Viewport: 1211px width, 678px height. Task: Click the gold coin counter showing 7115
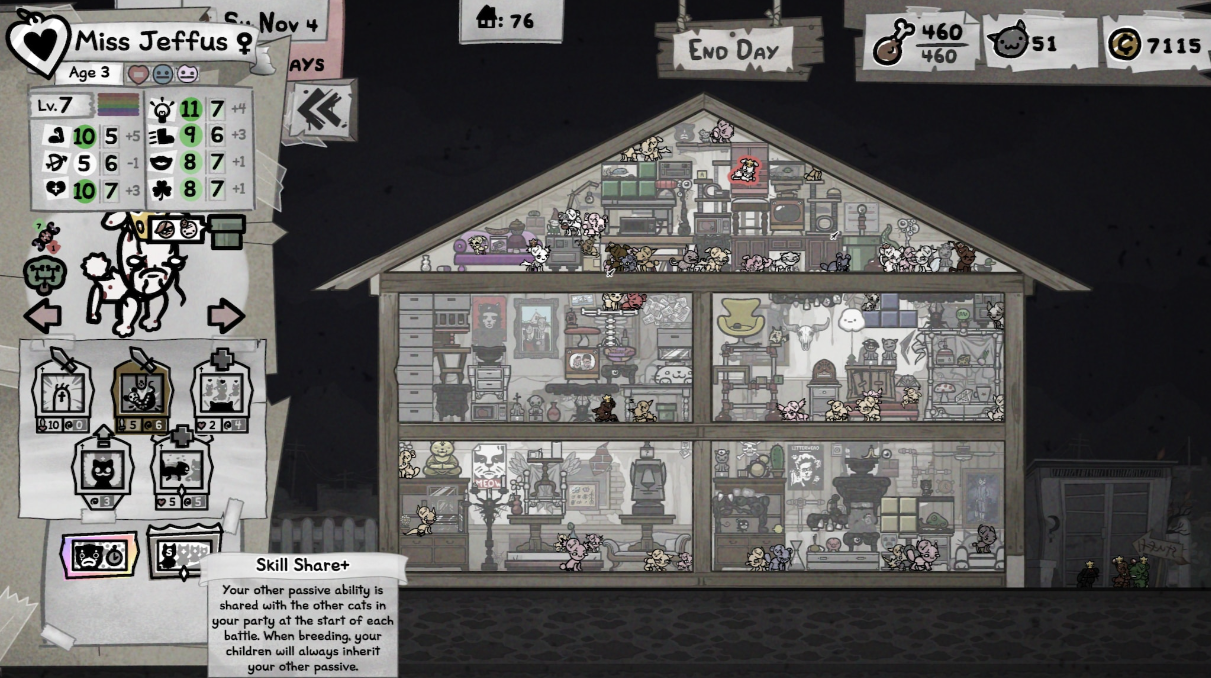click(x=1155, y=45)
